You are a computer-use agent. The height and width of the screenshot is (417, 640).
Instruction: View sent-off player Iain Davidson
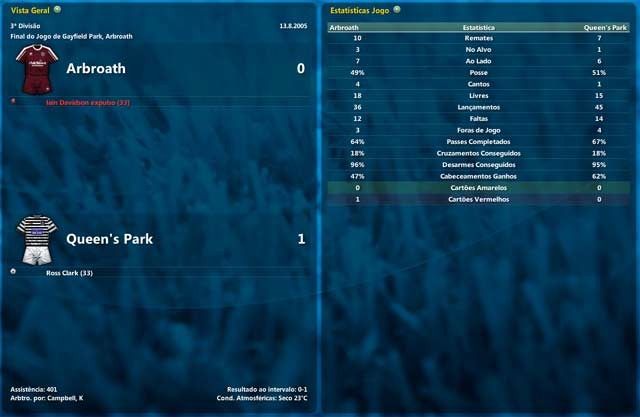pyautogui.click(x=88, y=102)
